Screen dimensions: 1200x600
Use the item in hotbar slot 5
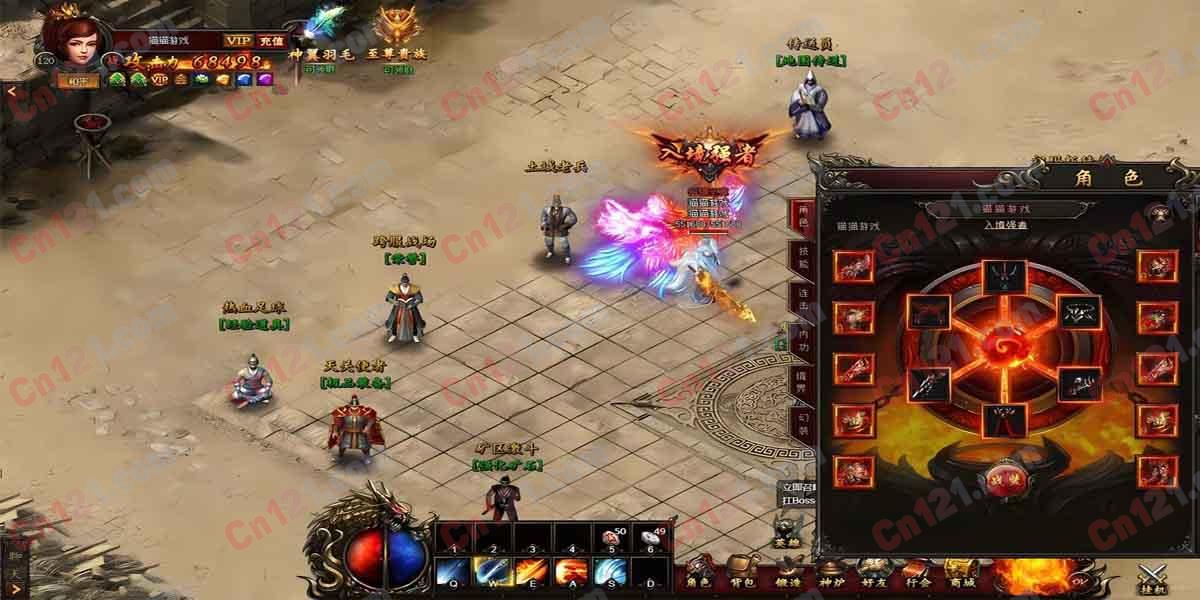point(609,539)
